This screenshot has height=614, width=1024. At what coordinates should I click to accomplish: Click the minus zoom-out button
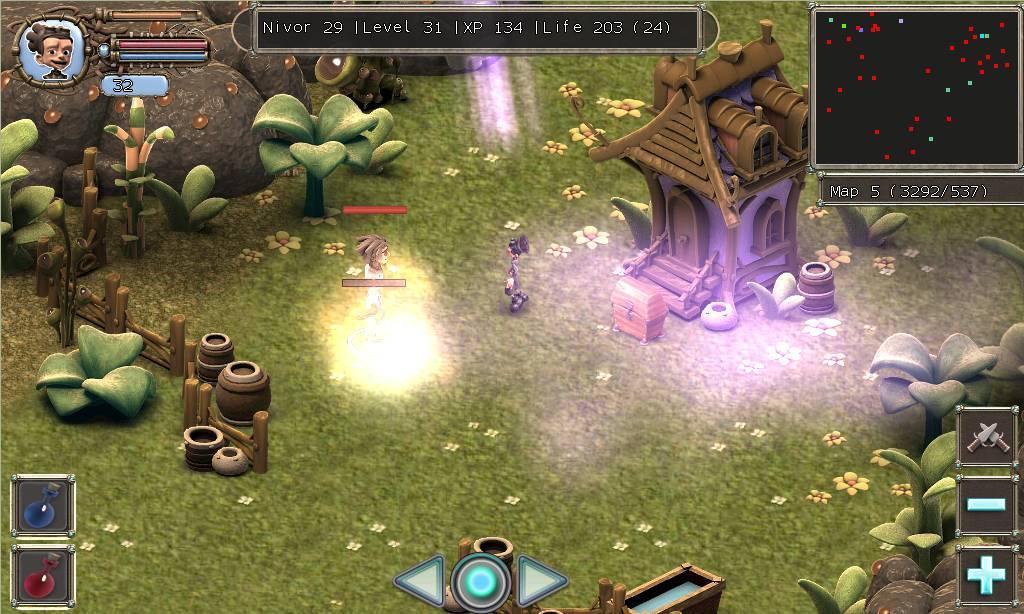(987, 505)
